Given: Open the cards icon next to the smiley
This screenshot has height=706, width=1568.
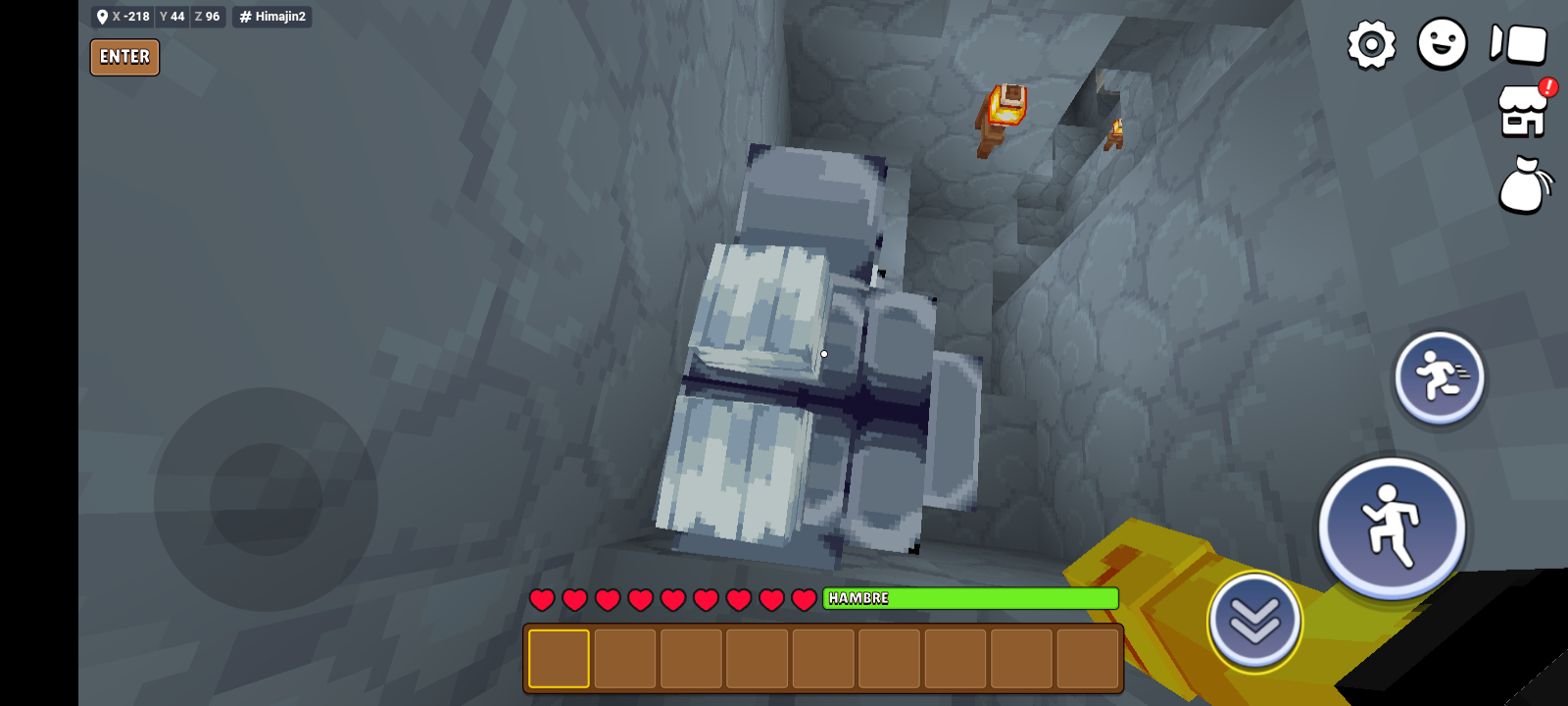Looking at the screenshot, I should (1518, 44).
